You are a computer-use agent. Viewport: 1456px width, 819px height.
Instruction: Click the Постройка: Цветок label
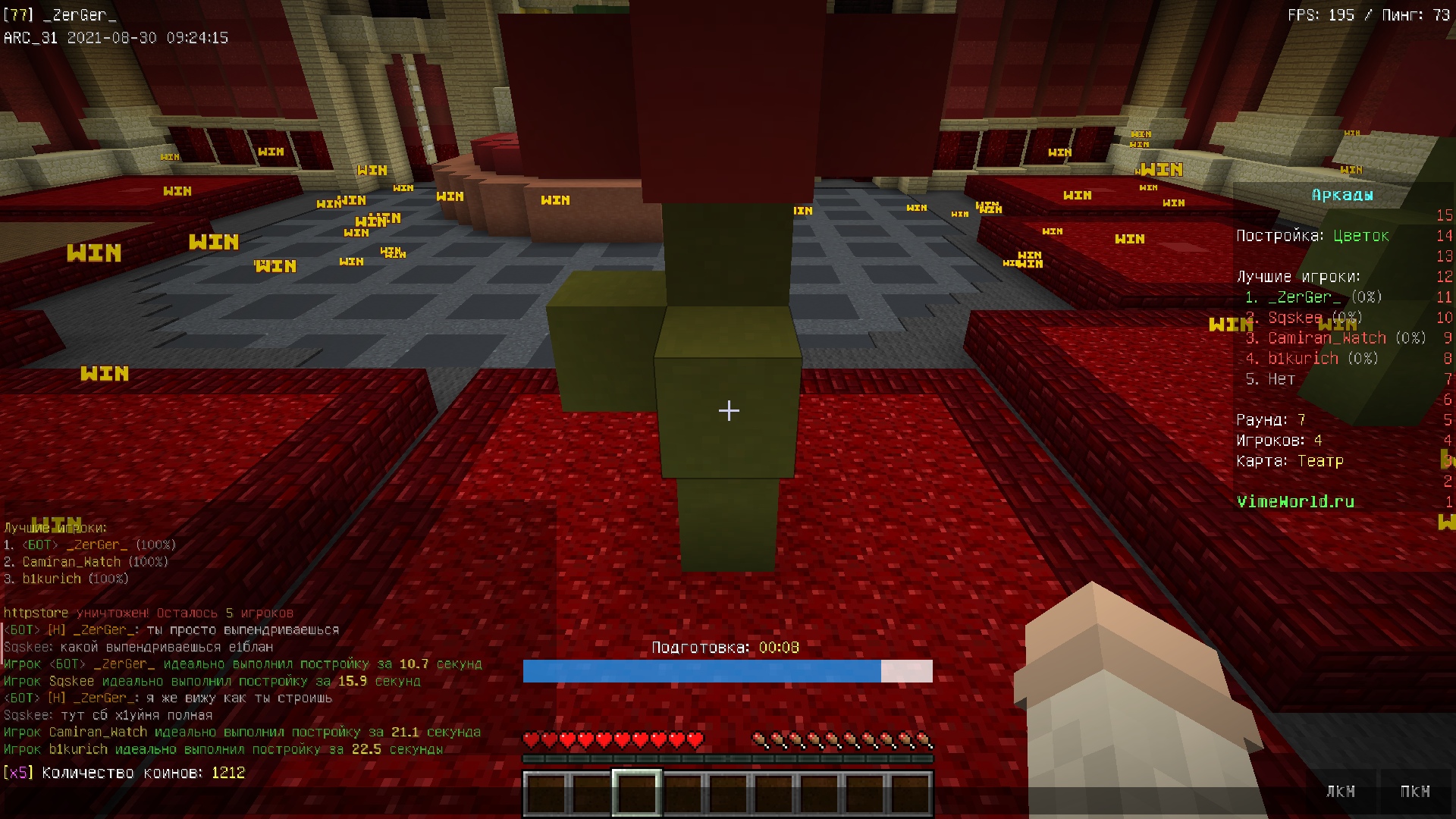pos(1312,235)
